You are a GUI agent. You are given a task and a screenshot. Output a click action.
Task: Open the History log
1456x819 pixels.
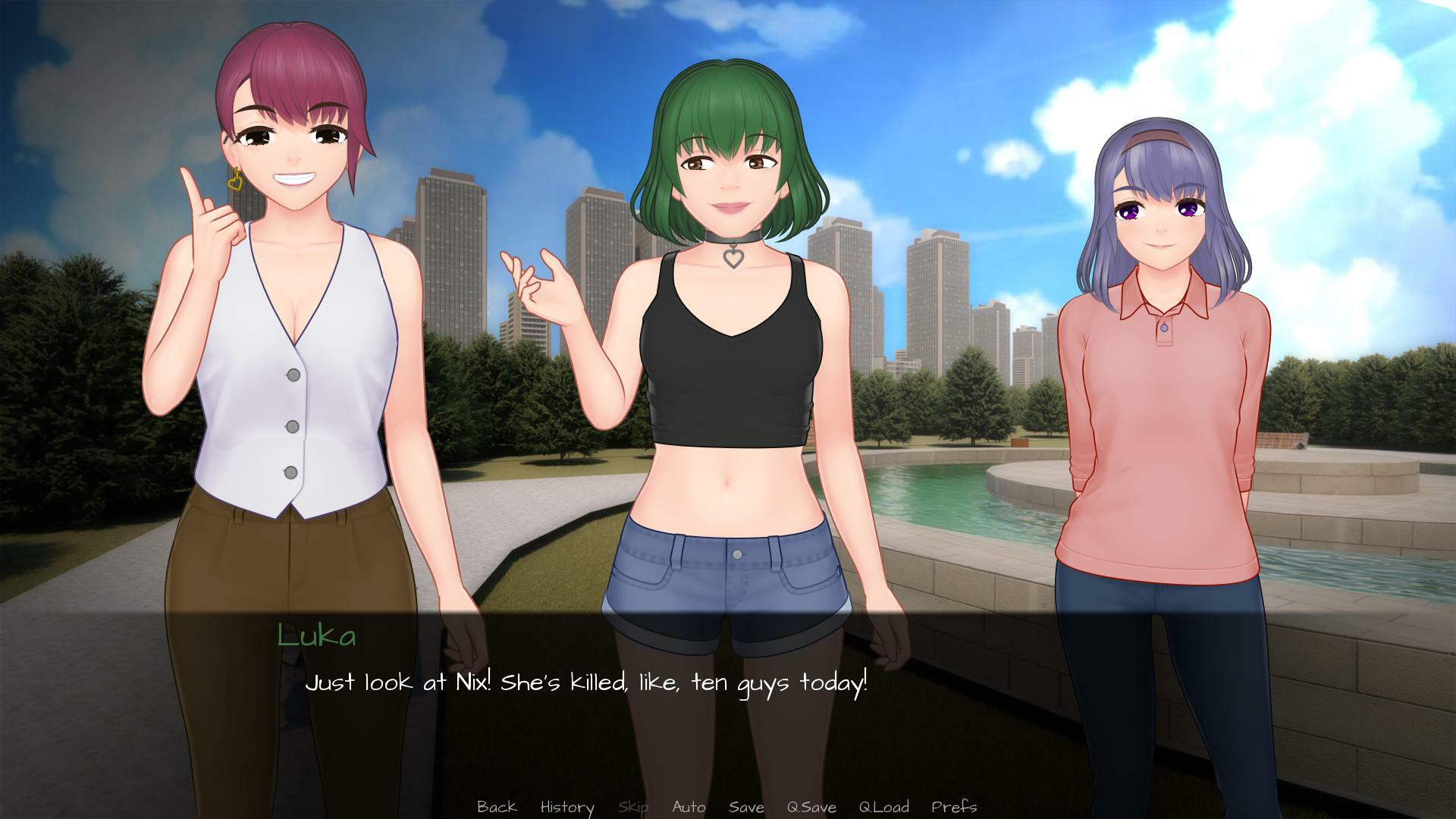point(566,807)
